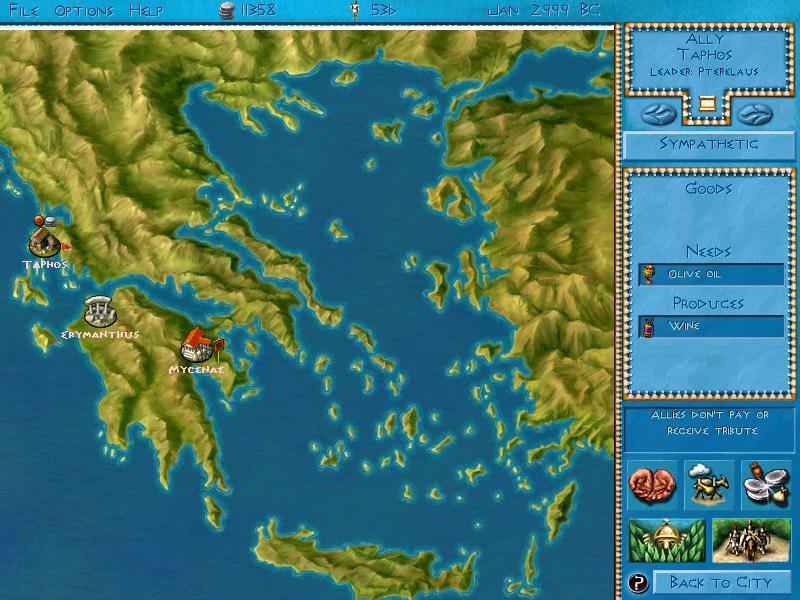
Task: Click the donkey trade request icon
Action: 709,485
